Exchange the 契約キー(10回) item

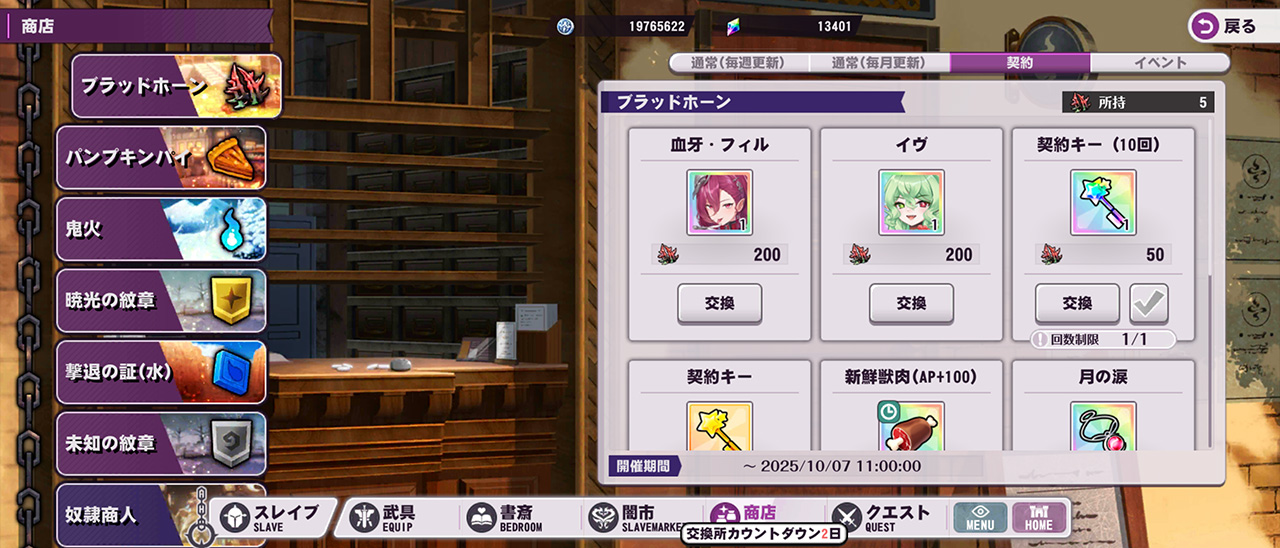pos(1077,304)
